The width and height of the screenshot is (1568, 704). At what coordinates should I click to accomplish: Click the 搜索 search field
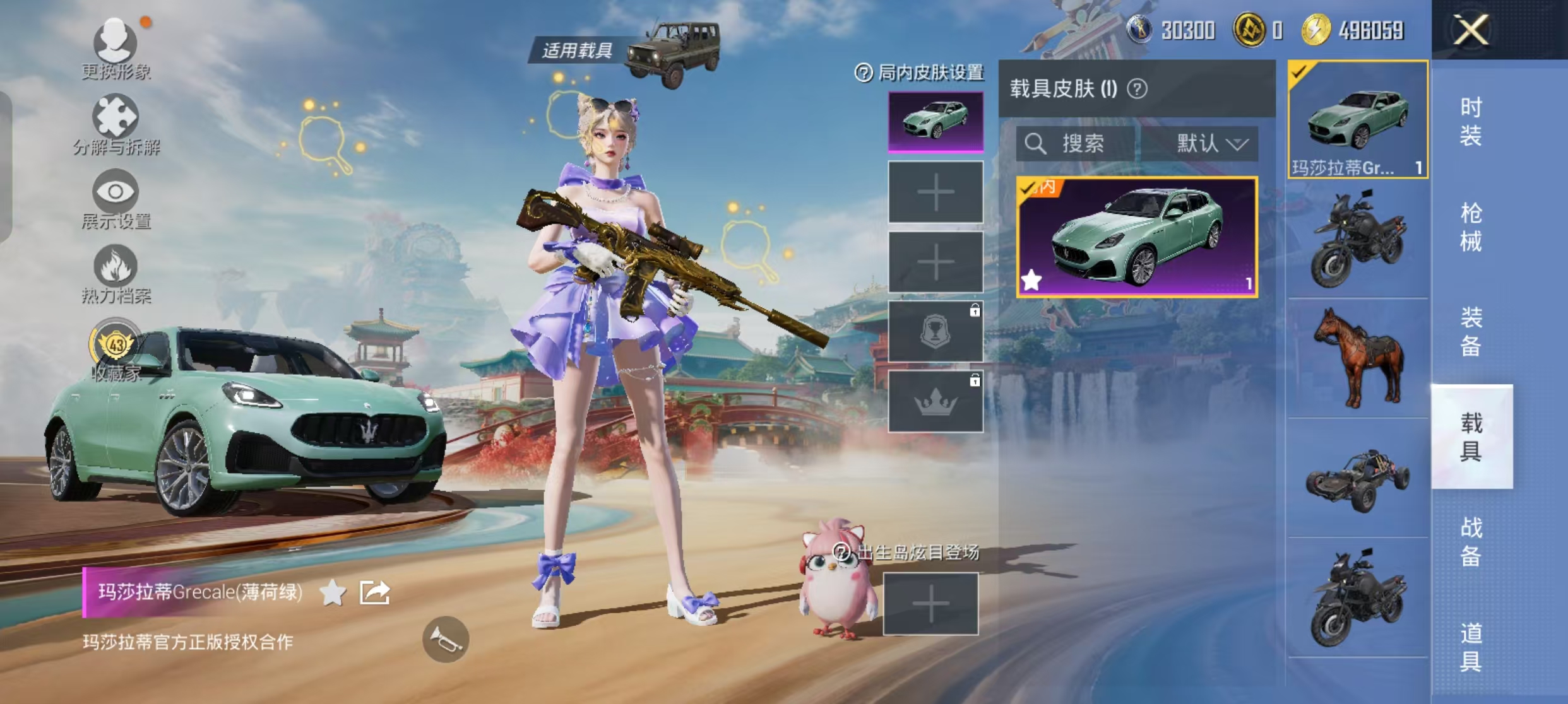point(1076,144)
